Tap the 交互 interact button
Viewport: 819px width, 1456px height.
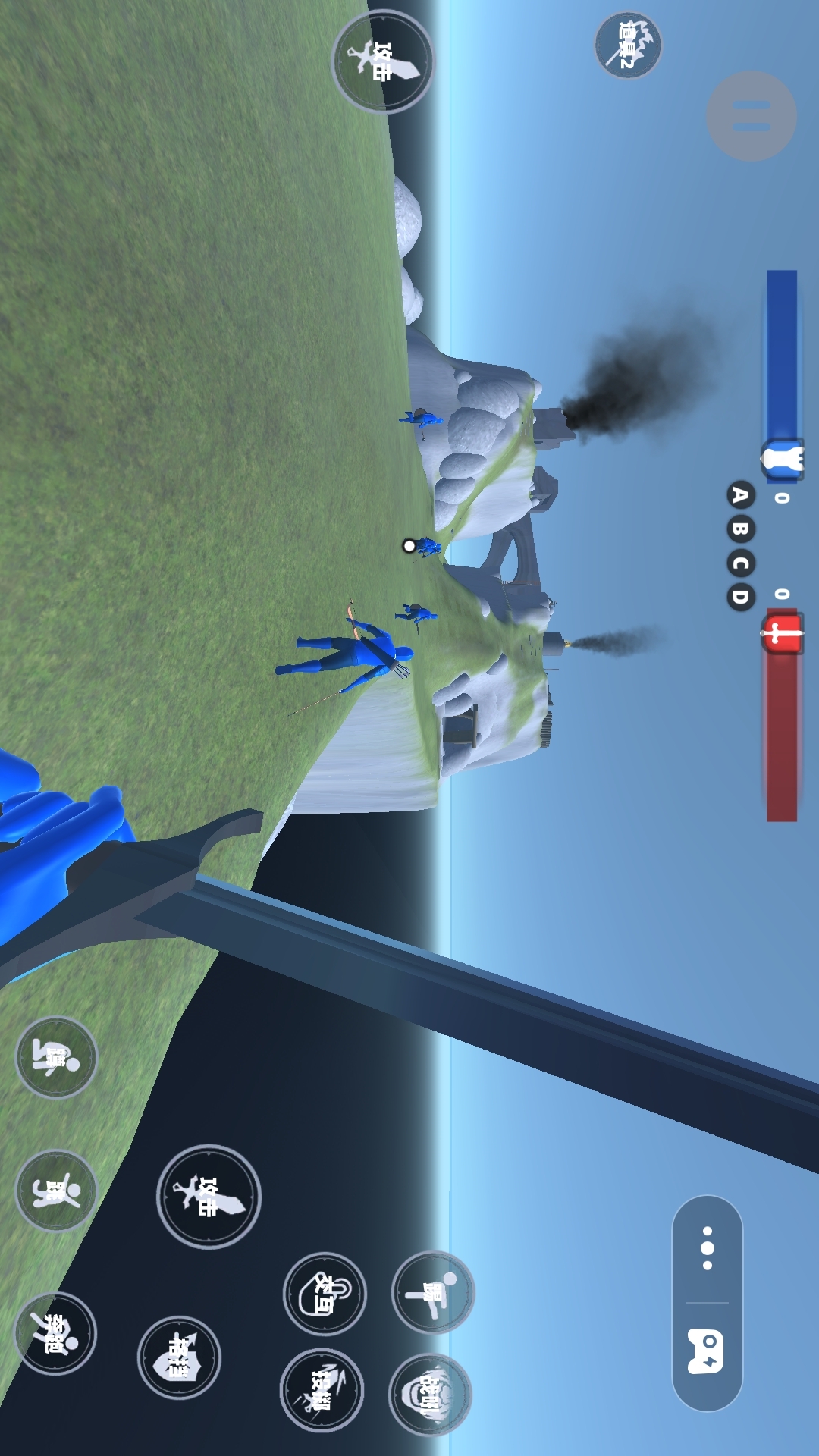pyautogui.click(x=325, y=1294)
